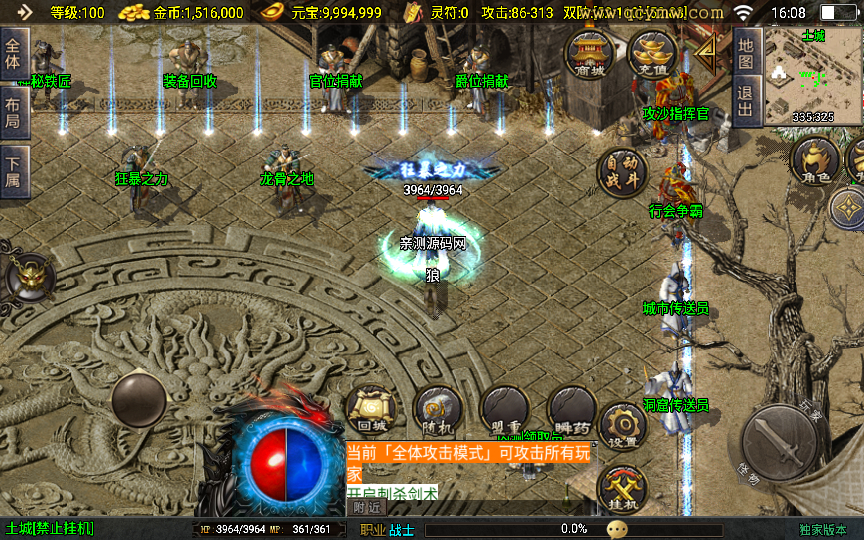This screenshot has height=540, width=864.
Task: Open the 角色 character sheet
Action: point(817,162)
